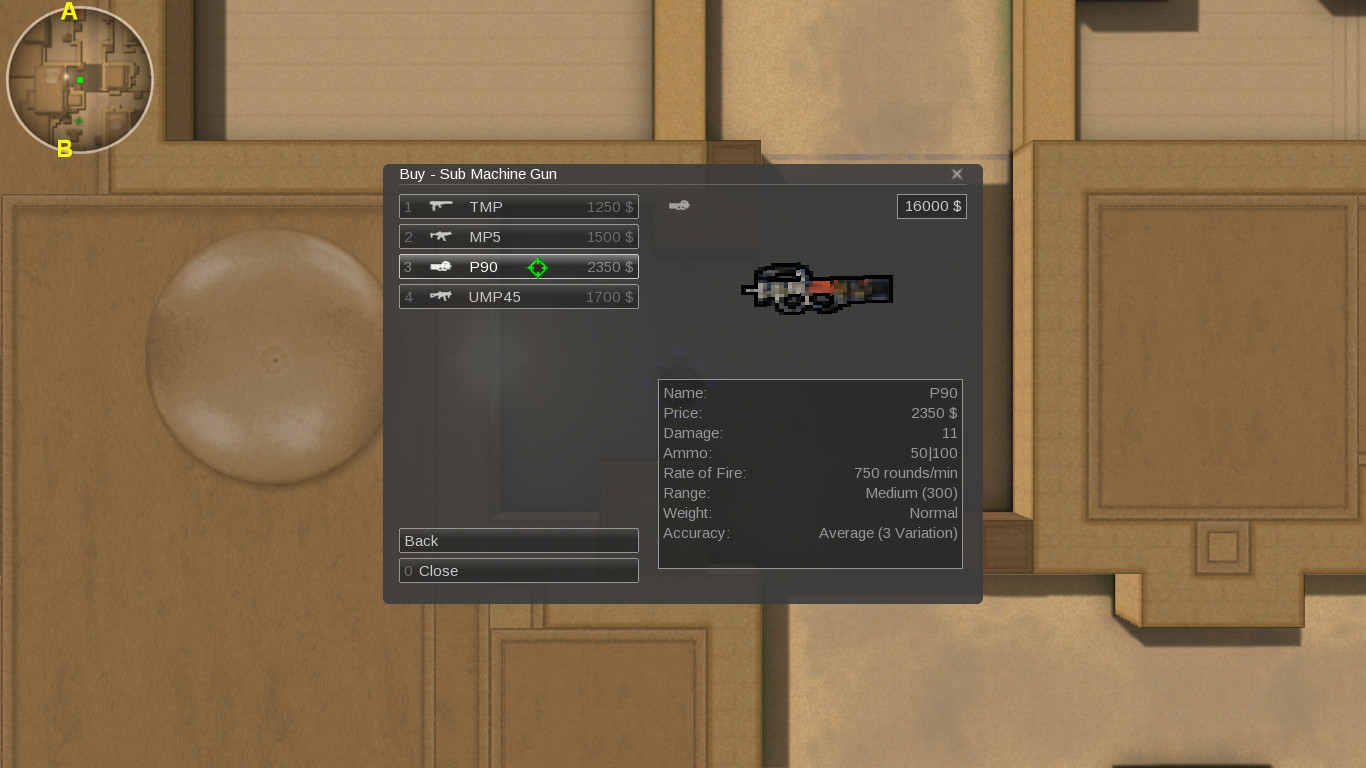
Task: Click the large P90 preview image
Action: coord(815,290)
